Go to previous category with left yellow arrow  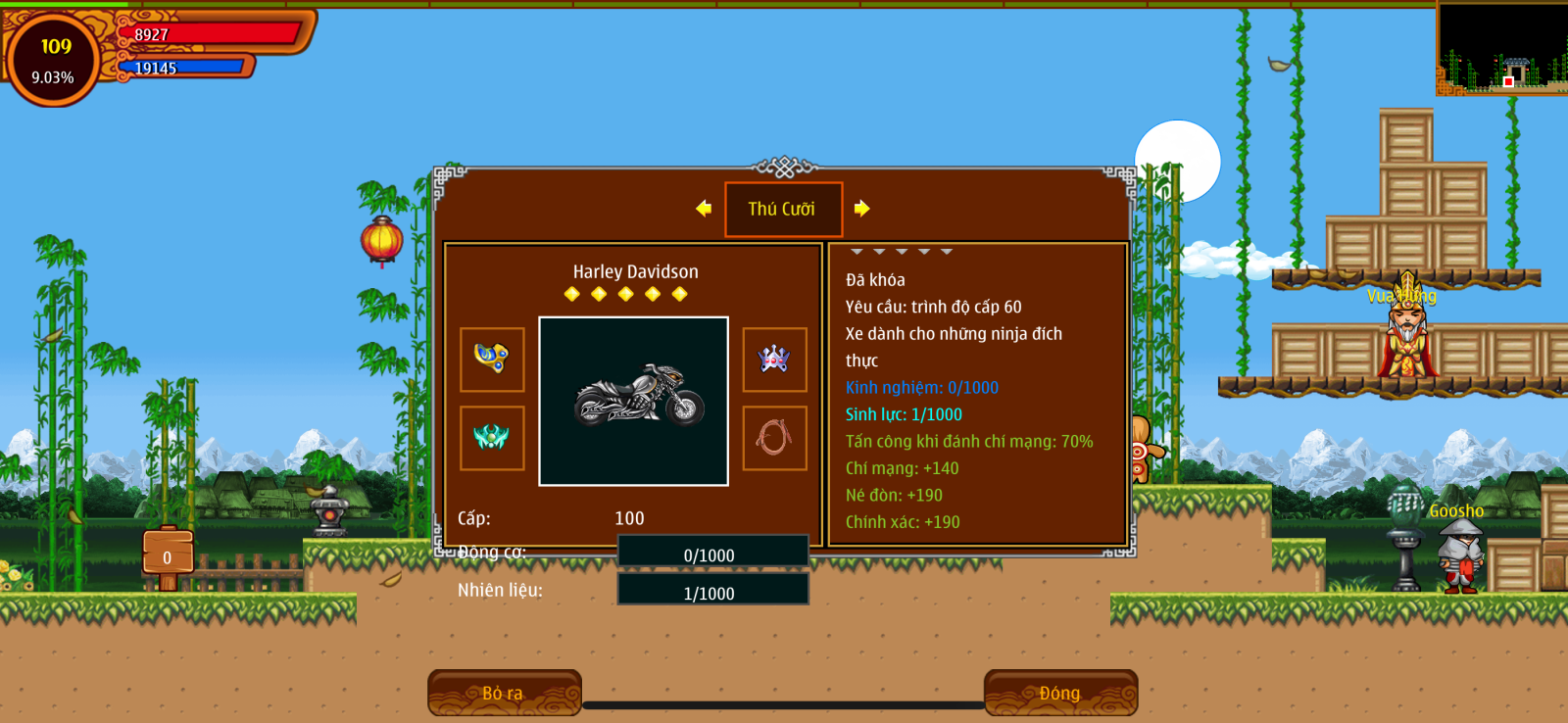(x=704, y=208)
